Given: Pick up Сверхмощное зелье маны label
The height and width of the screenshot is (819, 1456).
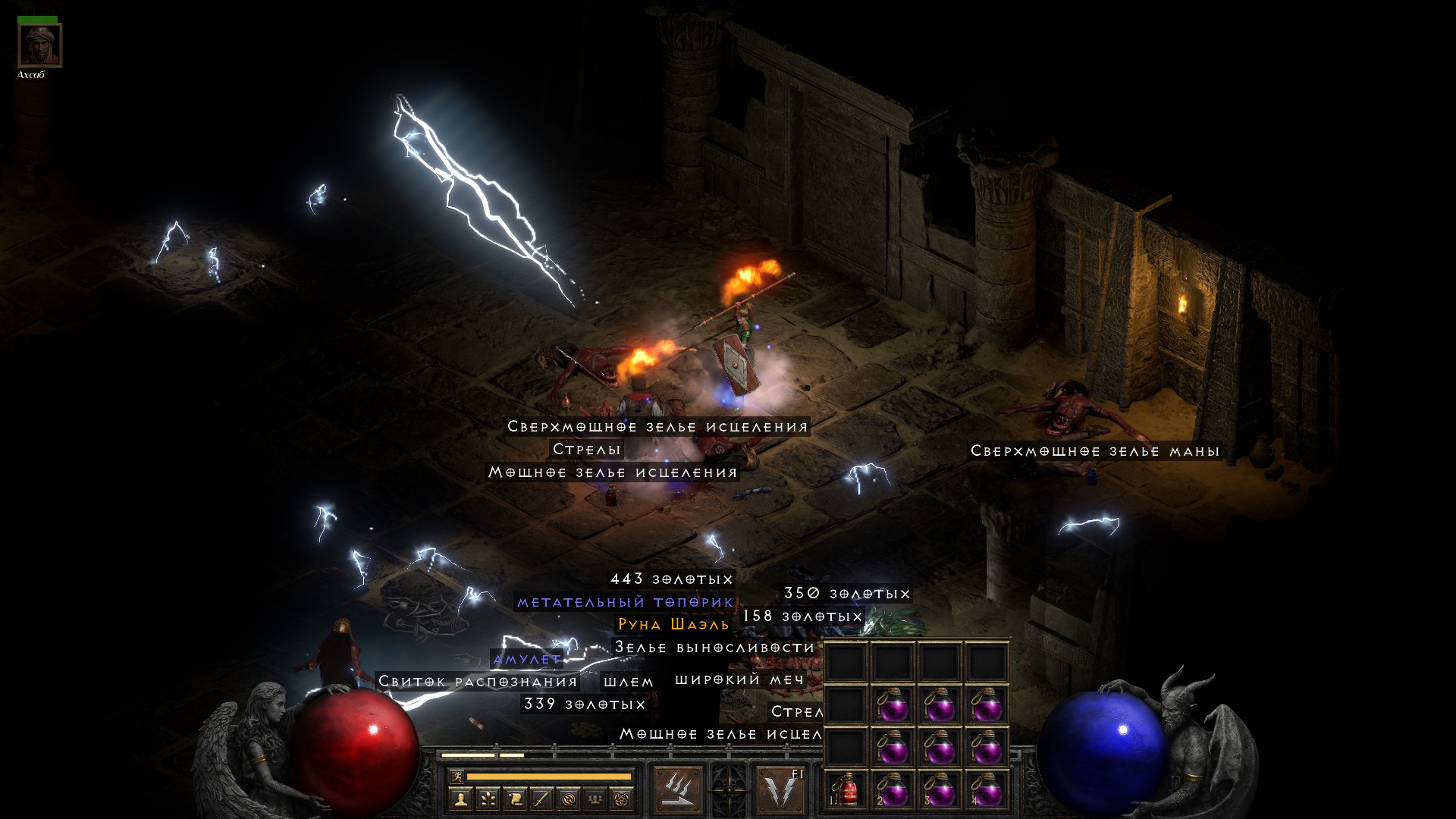Looking at the screenshot, I should [1095, 451].
